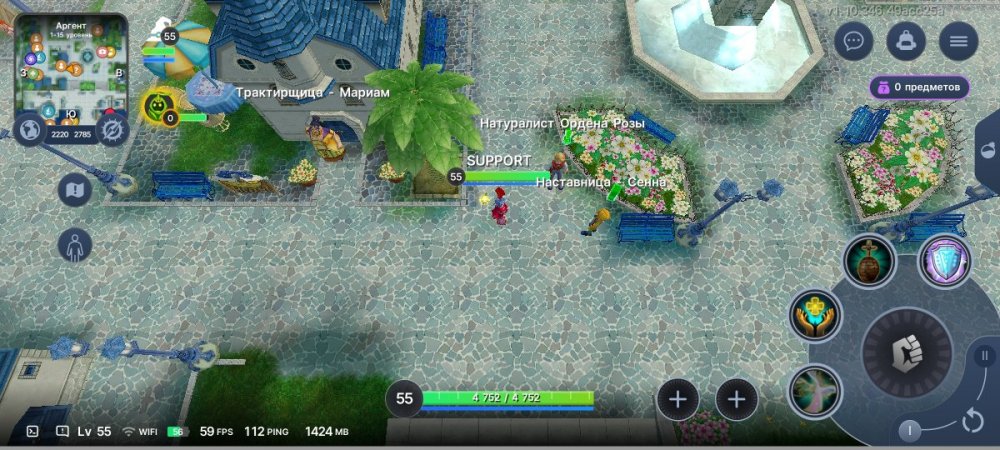Activate the purple shield ability
The image size is (1000, 450).
[944, 261]
